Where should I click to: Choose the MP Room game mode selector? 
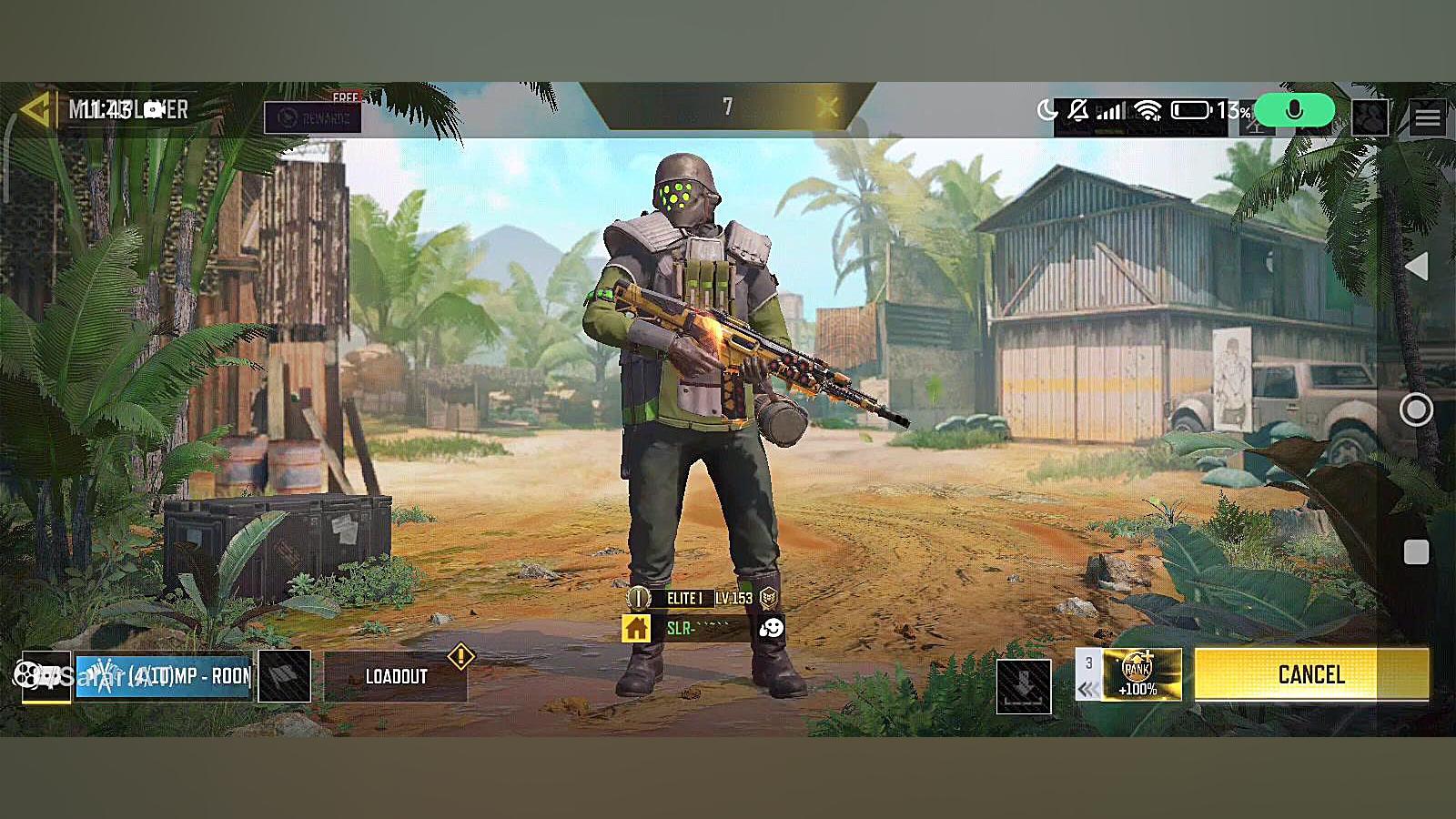(x=164, y=676)
